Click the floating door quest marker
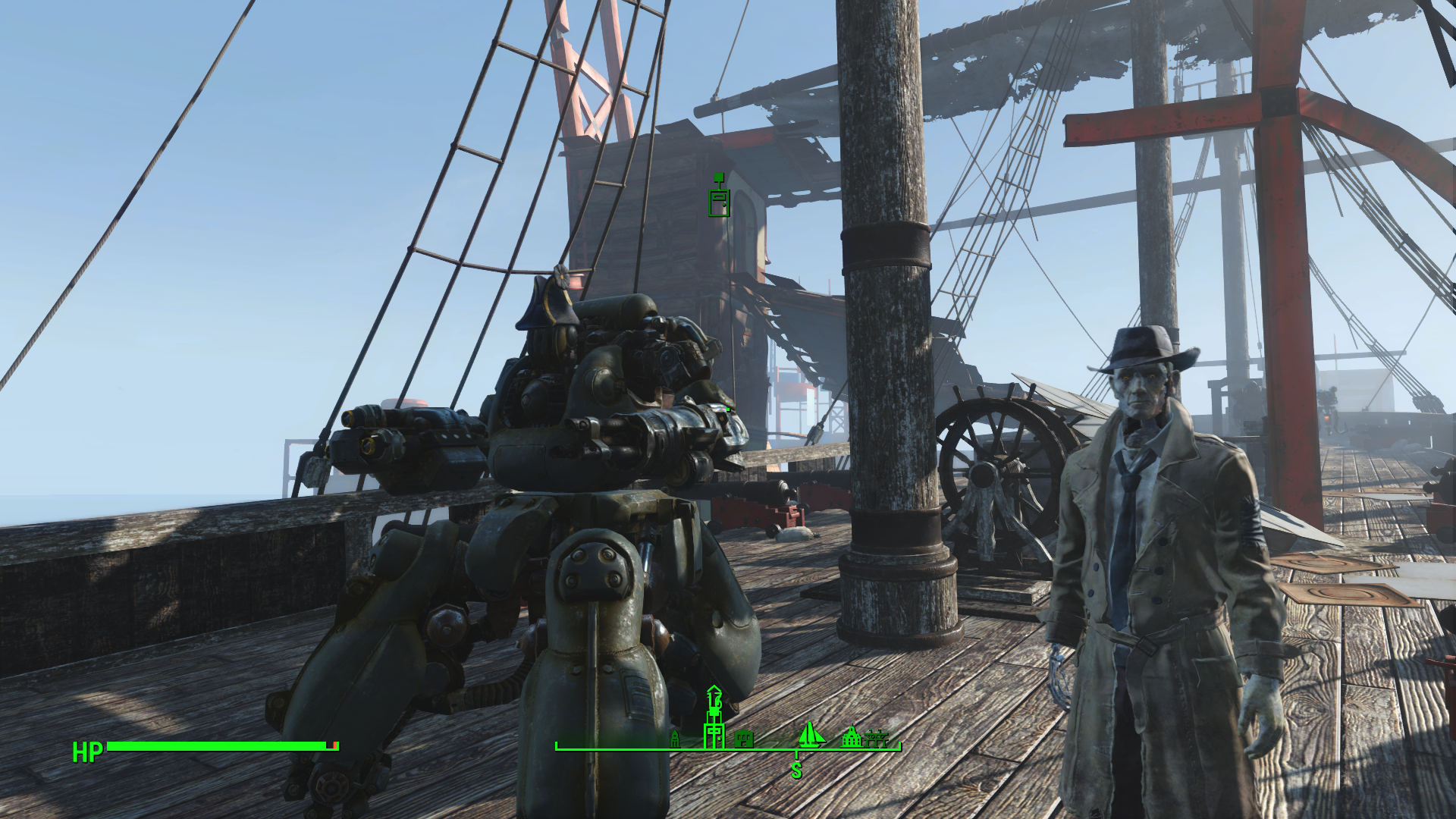 [x=719, y=200]
